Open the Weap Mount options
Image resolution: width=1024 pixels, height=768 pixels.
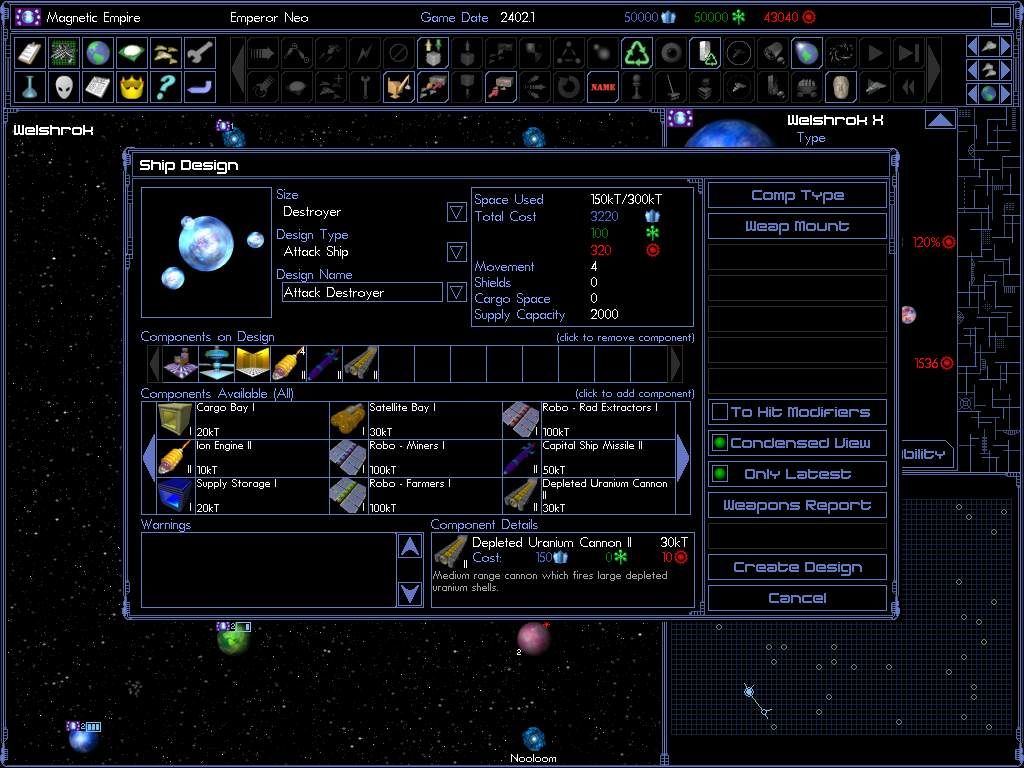(797, 226)
